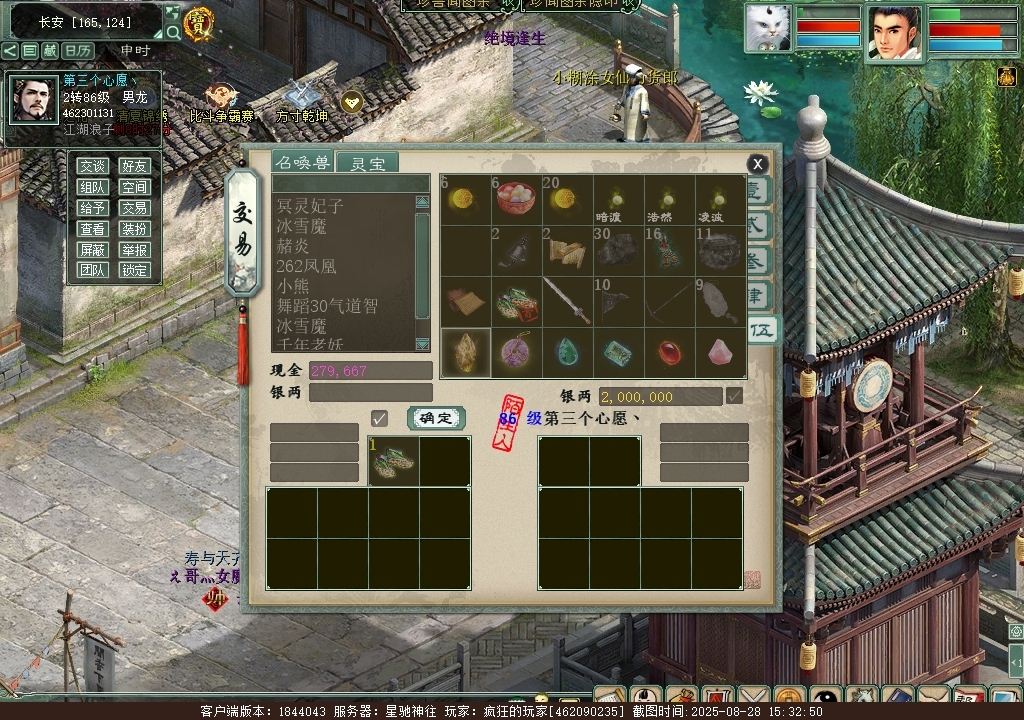Image resolution: width=1024 pixels, height=720 pixels.
Task: Click the 银两 silver input field
Action: click(370, 393)
